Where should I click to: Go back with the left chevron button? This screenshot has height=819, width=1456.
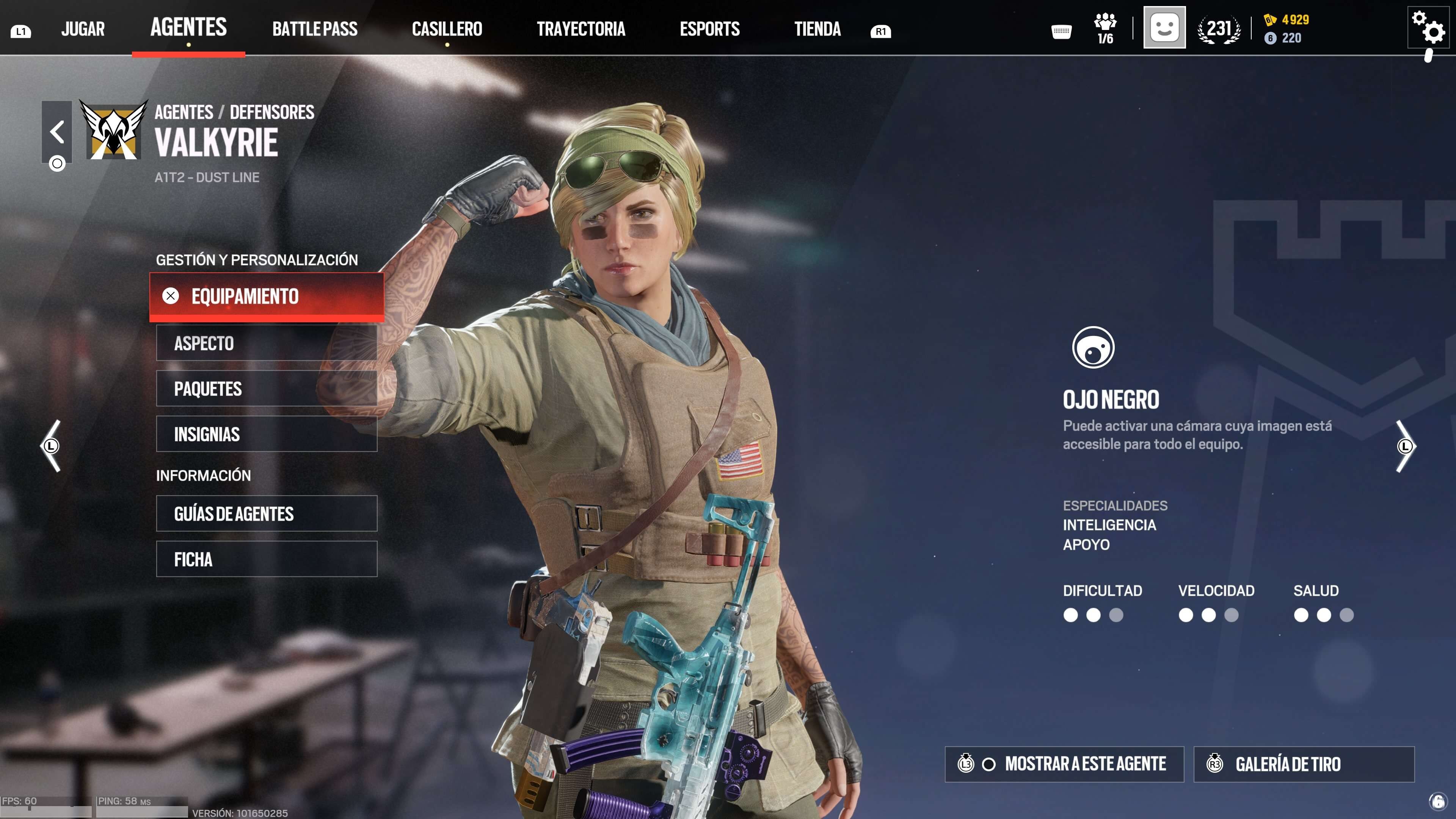pyautogui.click(x=56, y=132)
